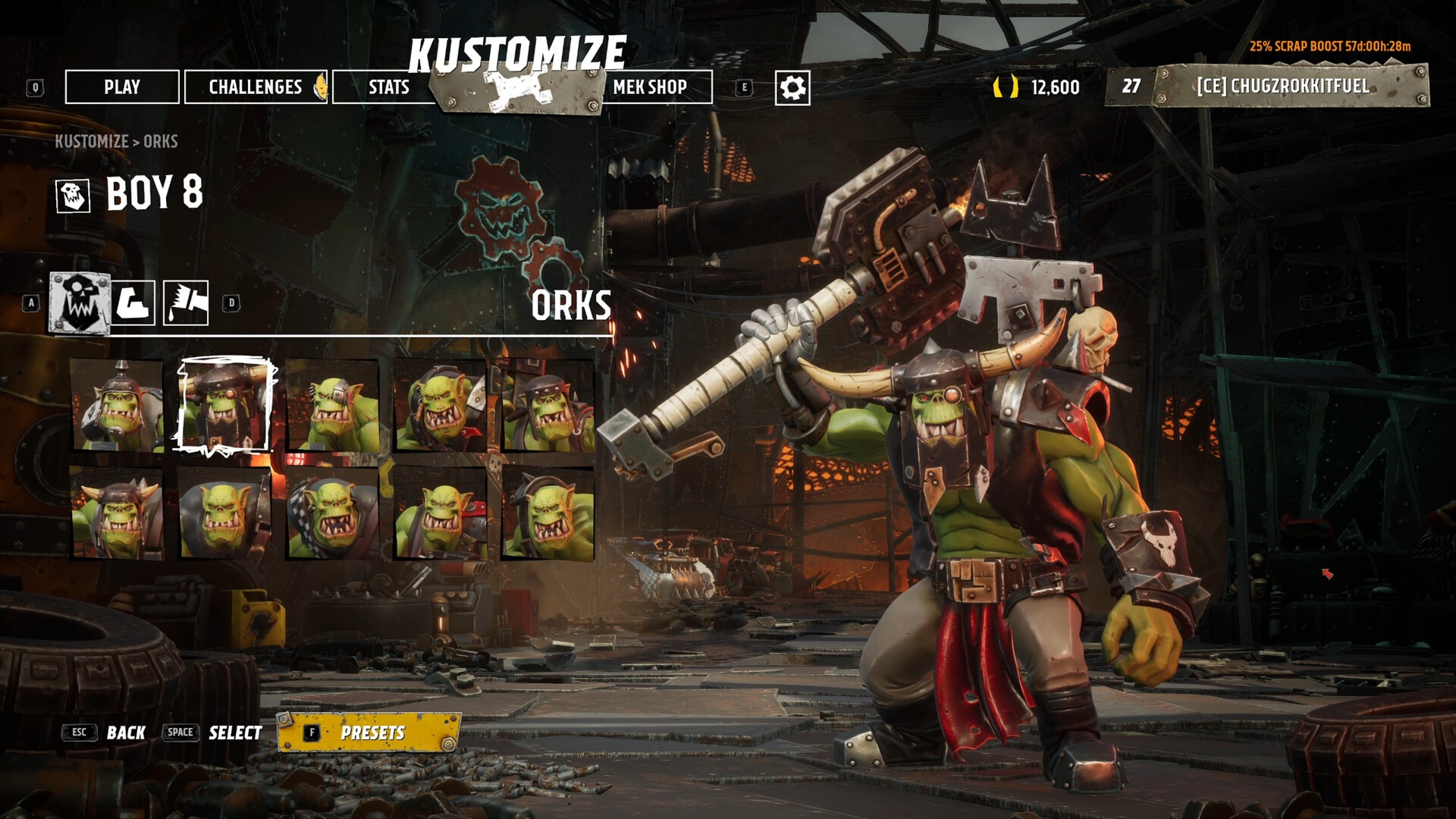The height and width of the screenshot is (819, 1456).
Task: Choose the ork with studded leather cap
Action: pos(548,406)
